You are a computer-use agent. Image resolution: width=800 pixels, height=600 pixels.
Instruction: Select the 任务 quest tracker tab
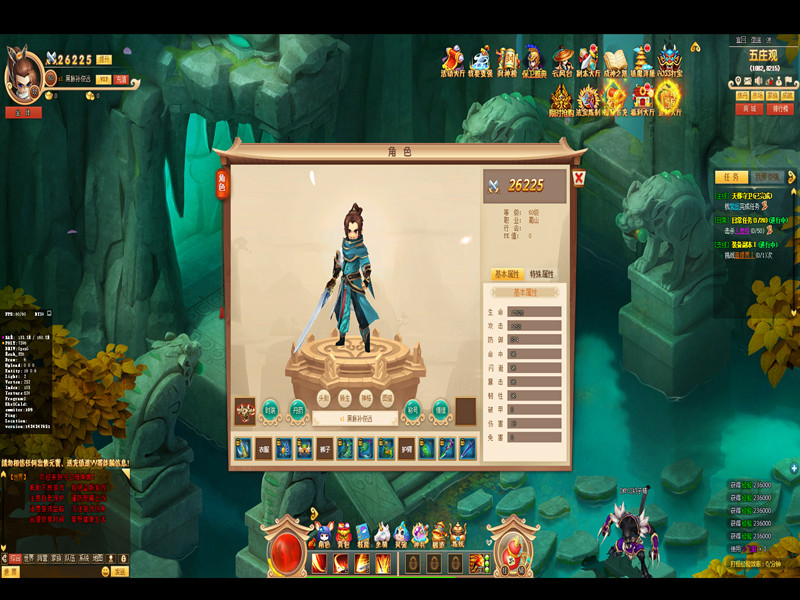pyautogui.click(x=731, y=177)
